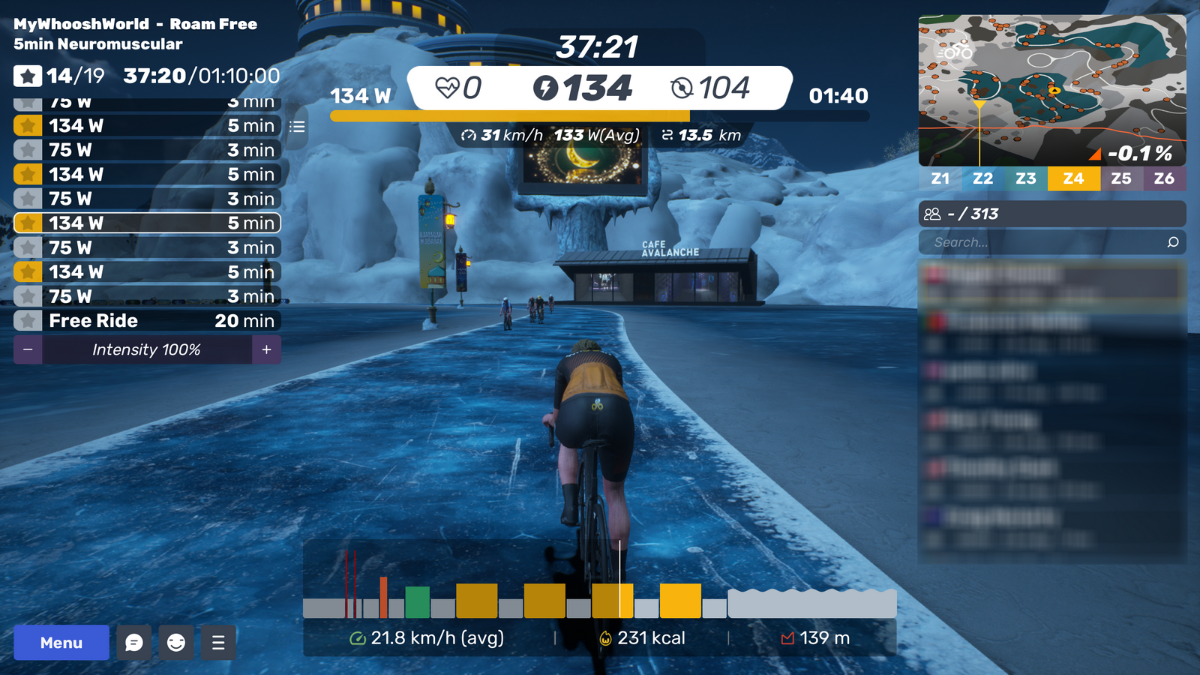The height and width of the screenshot is (675, 1200).
Task: Open the chat bubble icon
Action: click(x=134, y=643)
